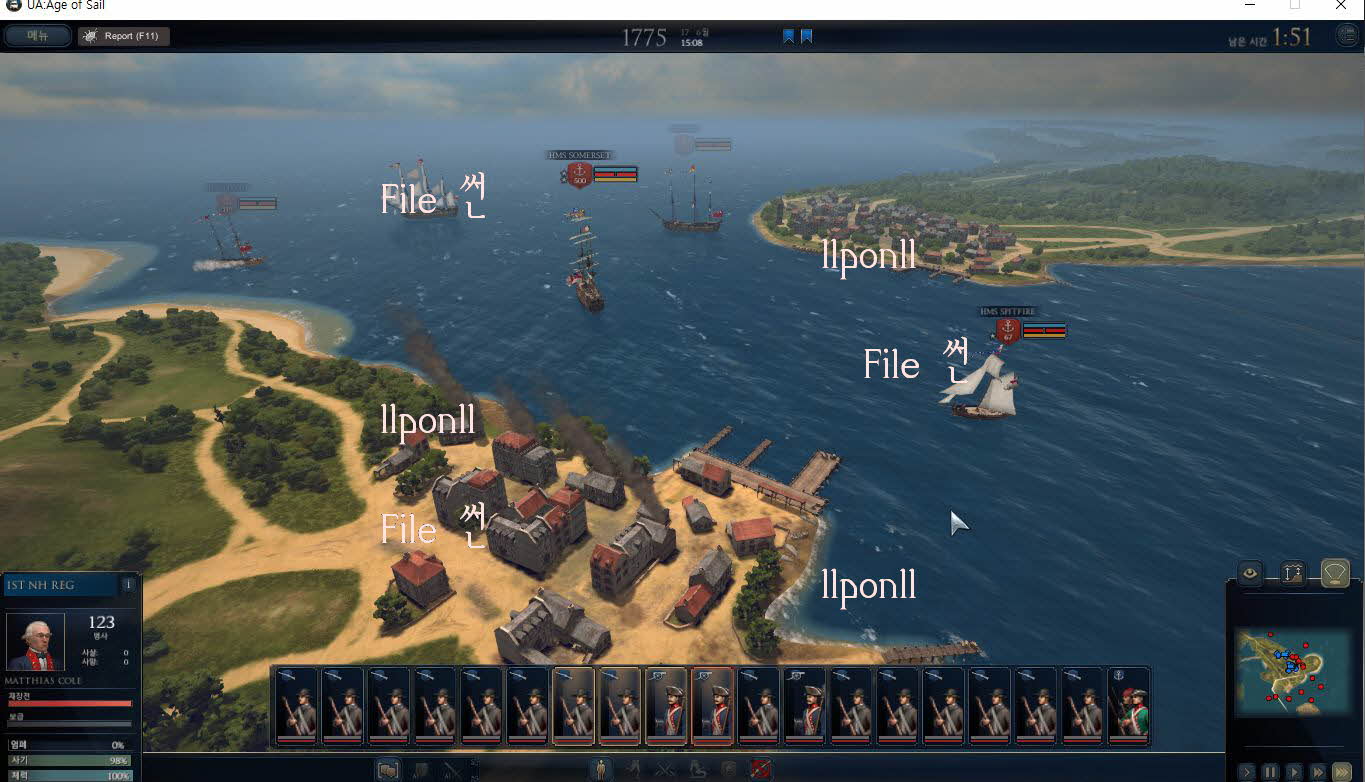Pause the battle

click(1270, 772)
